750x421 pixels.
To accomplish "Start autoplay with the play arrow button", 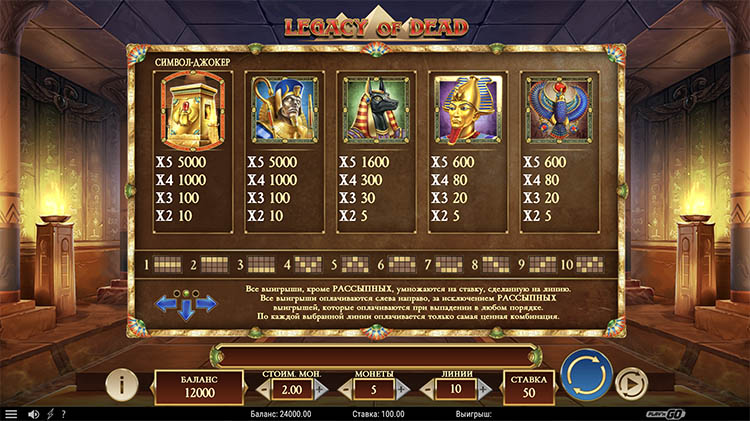I will click(630, 383).
